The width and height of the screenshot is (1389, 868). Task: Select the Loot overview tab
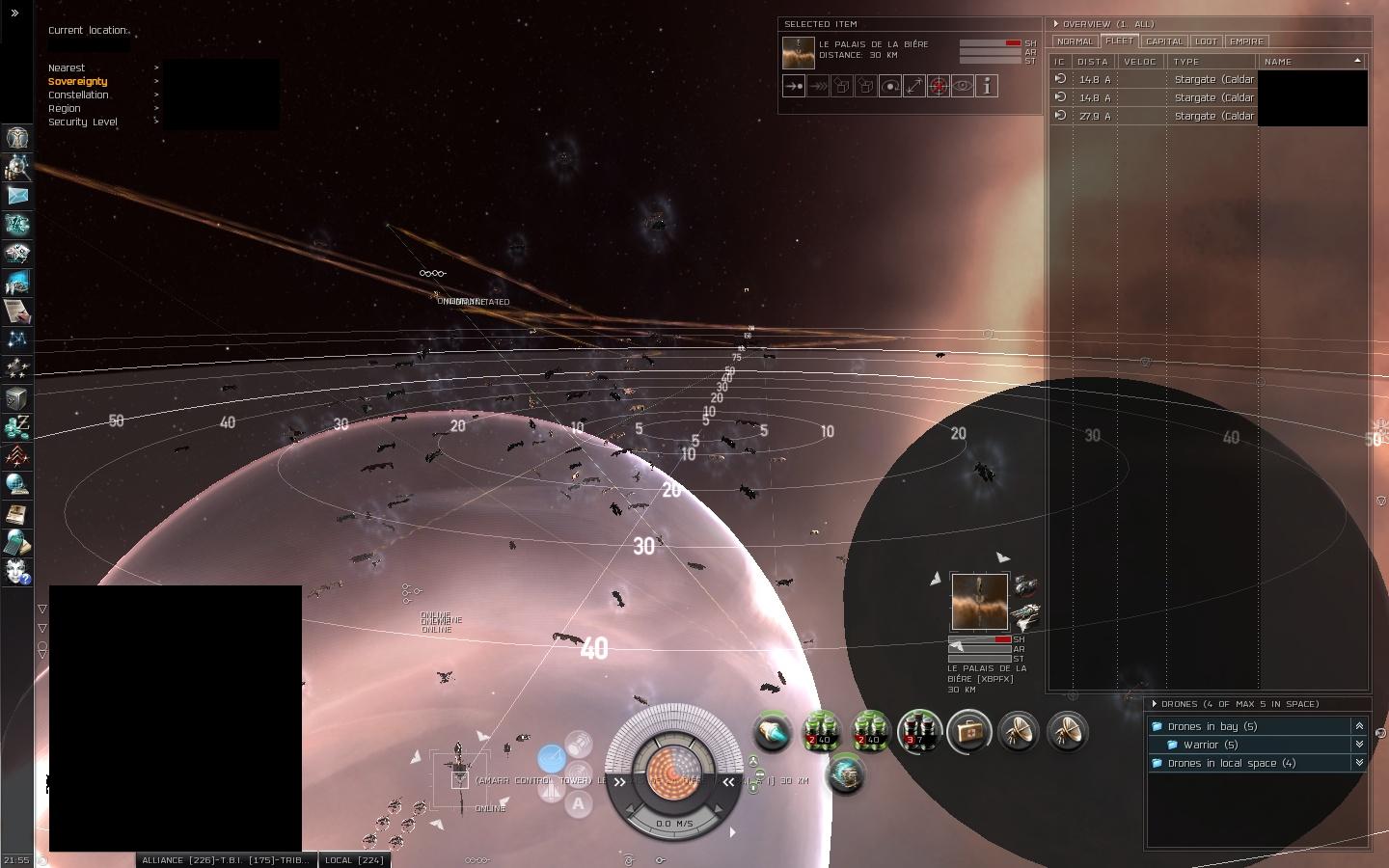[x=1206, y=41]
